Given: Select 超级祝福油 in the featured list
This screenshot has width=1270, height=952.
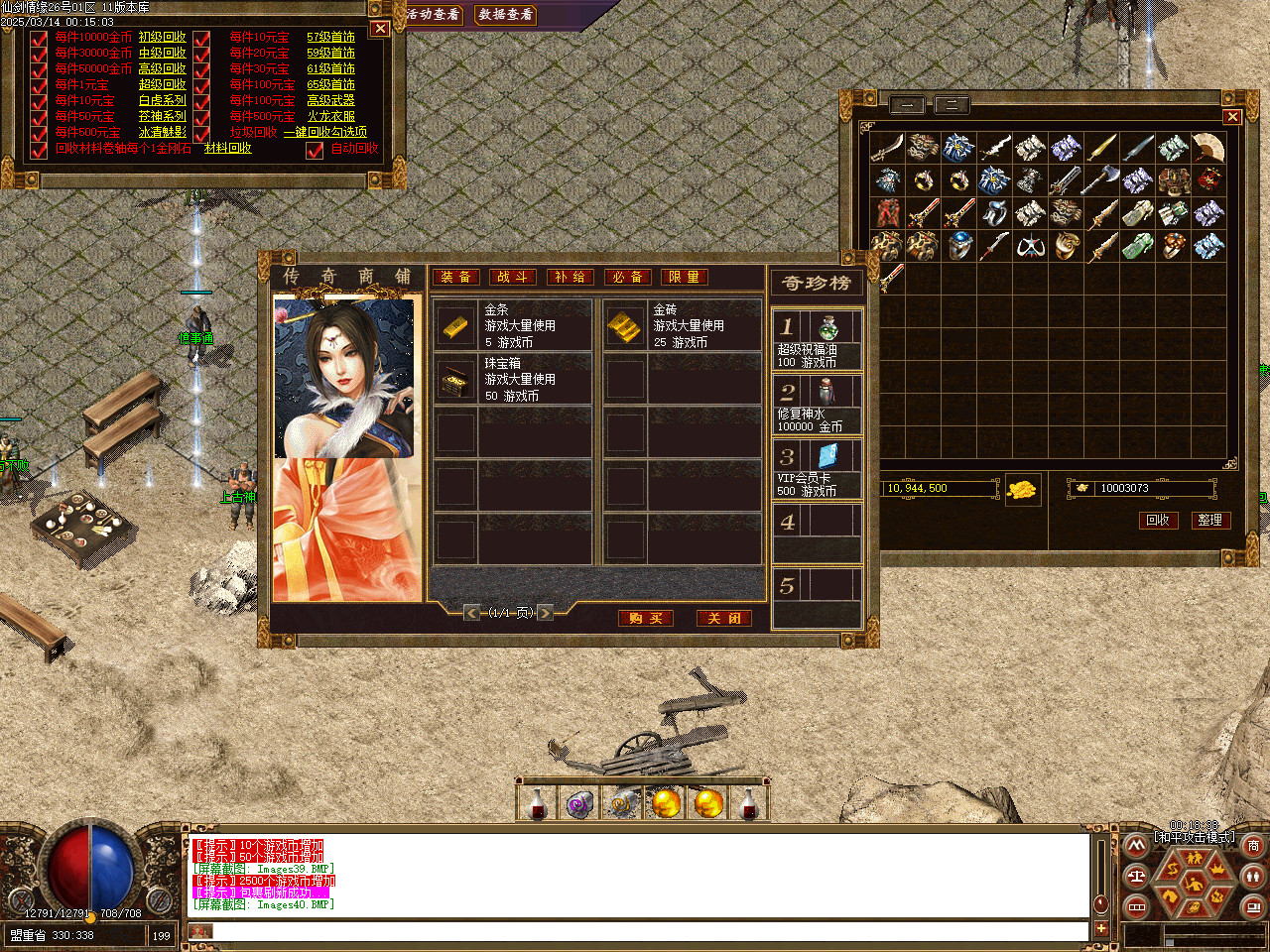Looking at the screenshot, I should (817, 340).
